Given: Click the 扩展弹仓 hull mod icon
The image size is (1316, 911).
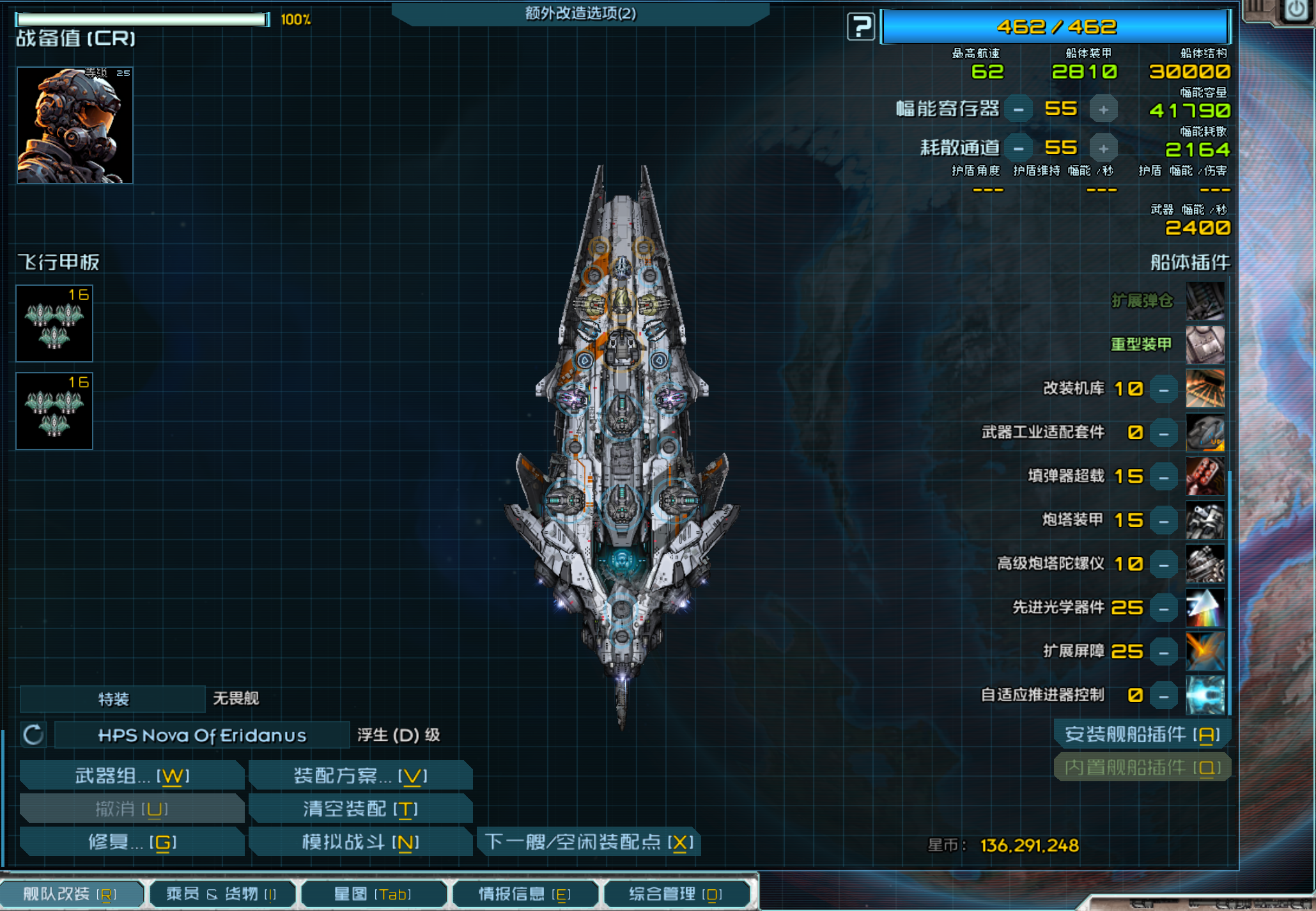Looking at the screenshot, I should pyautogui.click(x=1206, y=302).
